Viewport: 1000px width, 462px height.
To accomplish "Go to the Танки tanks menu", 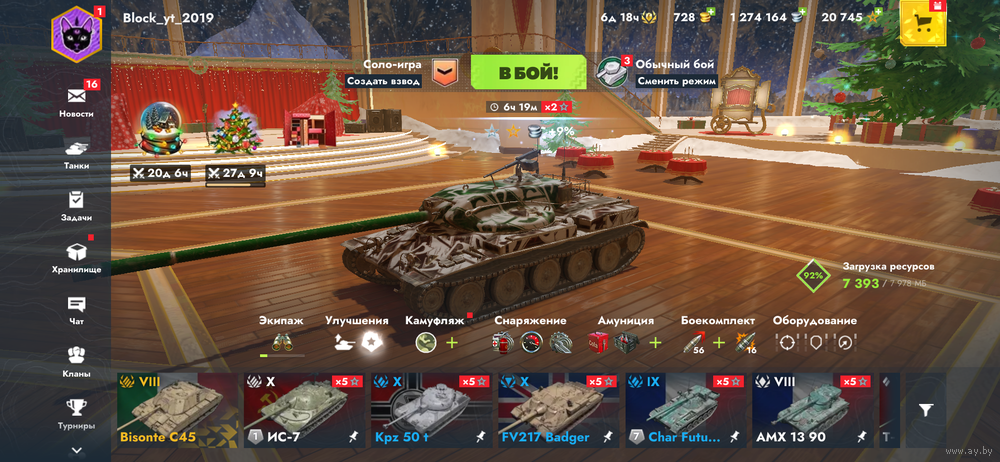I will click(77, 153).
